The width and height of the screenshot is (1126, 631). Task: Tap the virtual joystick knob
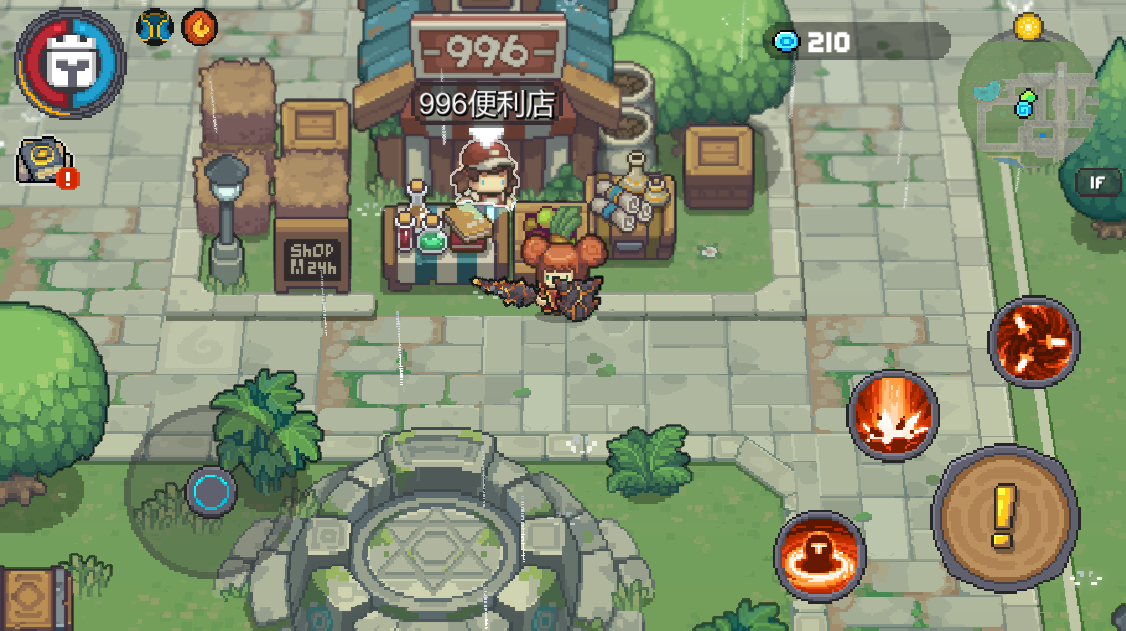tap(211, 491)
